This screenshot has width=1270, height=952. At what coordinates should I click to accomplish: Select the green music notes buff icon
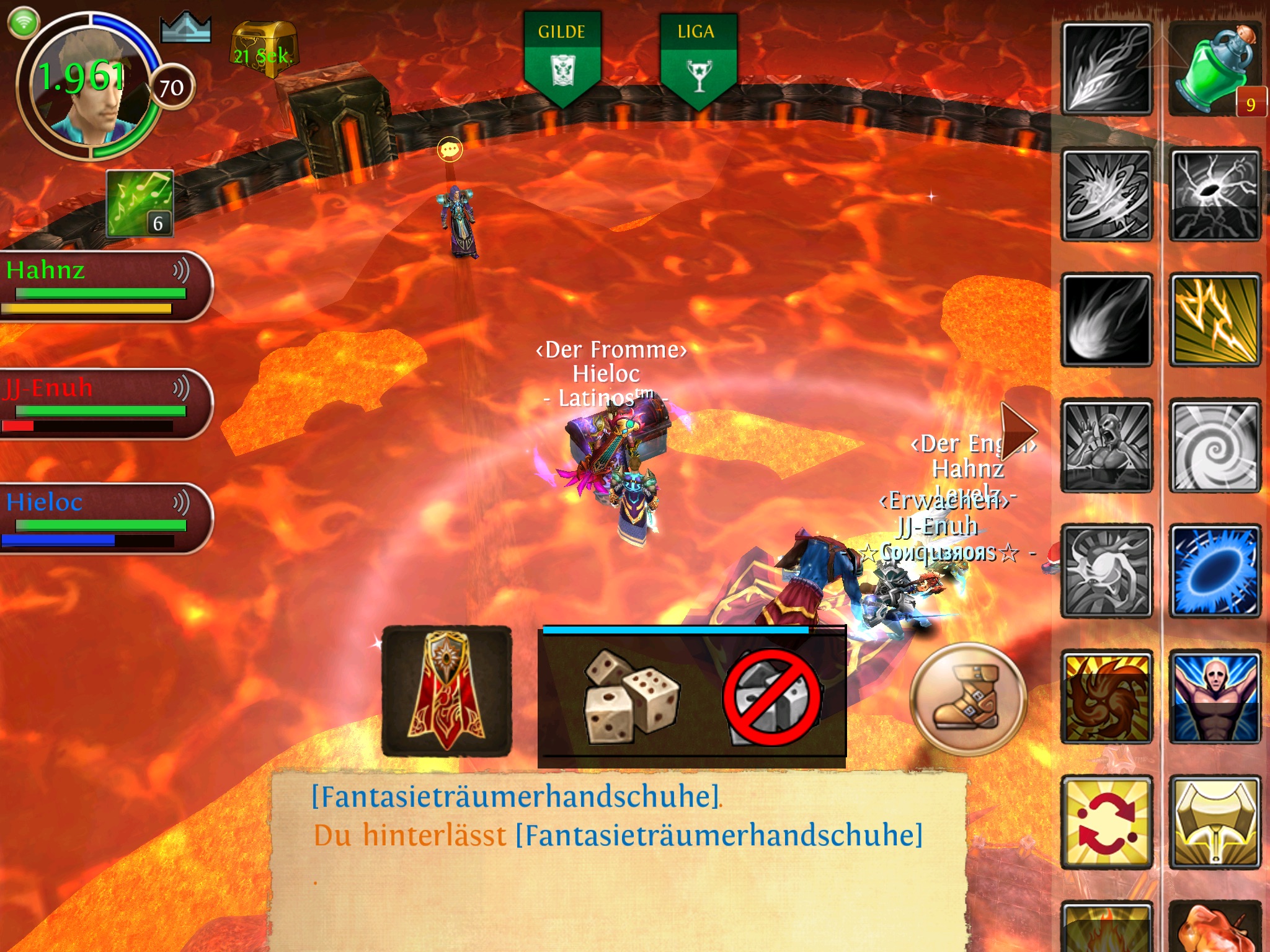pyautogui.click(x=140, y=203)
